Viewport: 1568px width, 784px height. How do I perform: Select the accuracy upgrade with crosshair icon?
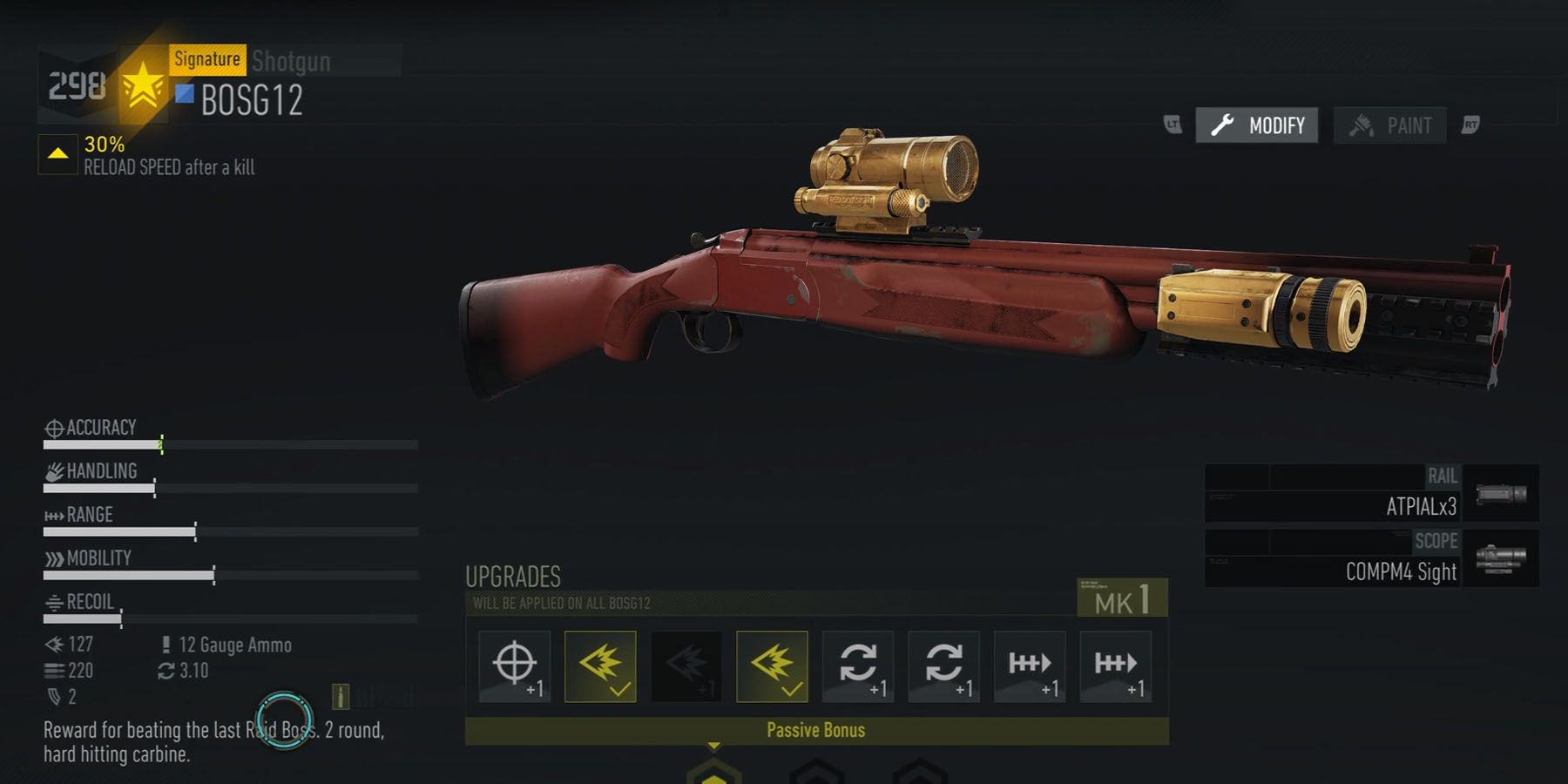pyautogui.click(x=514, y=666)
